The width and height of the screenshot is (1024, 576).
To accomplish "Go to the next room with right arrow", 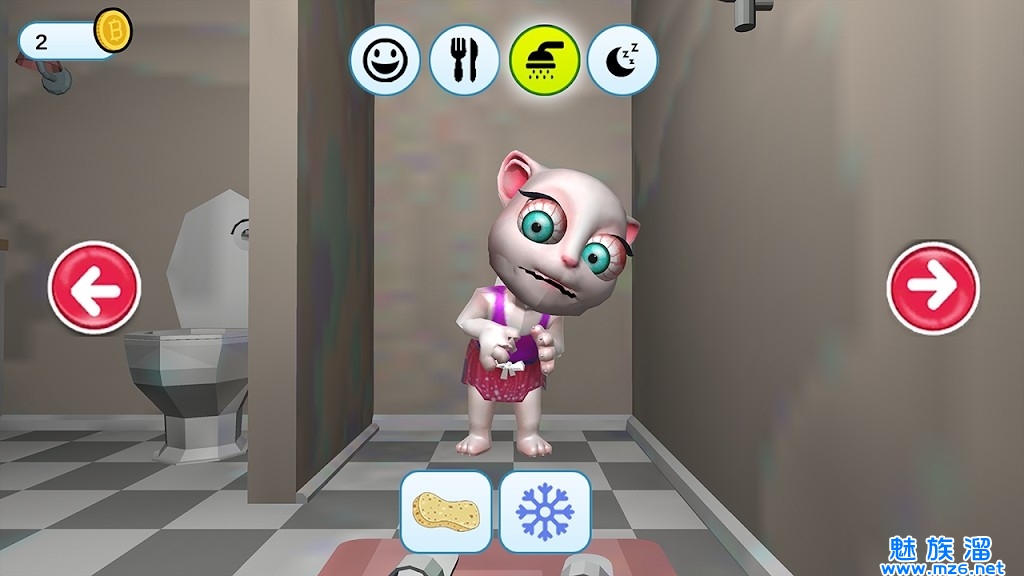I will tap(933, 288).
